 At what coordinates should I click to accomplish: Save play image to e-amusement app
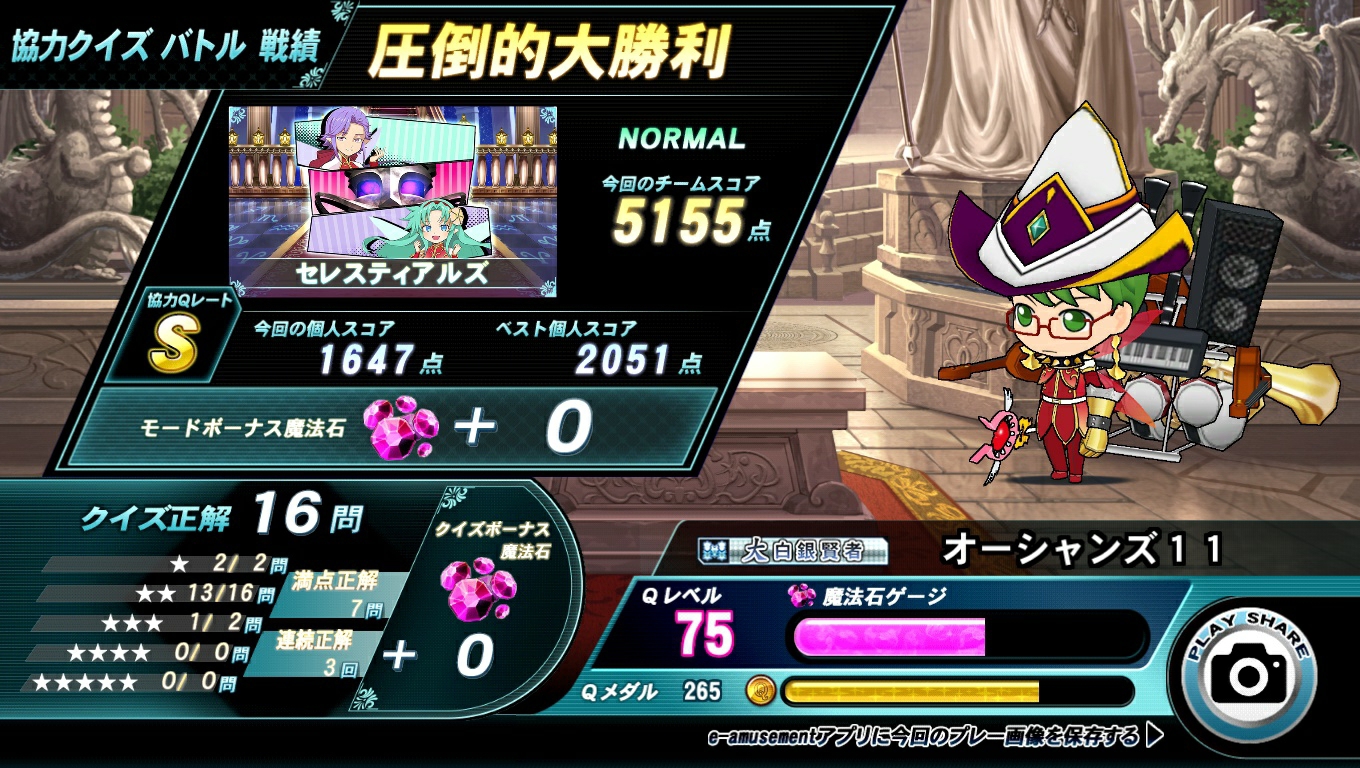pyautogui.click(x=935, y=738)
